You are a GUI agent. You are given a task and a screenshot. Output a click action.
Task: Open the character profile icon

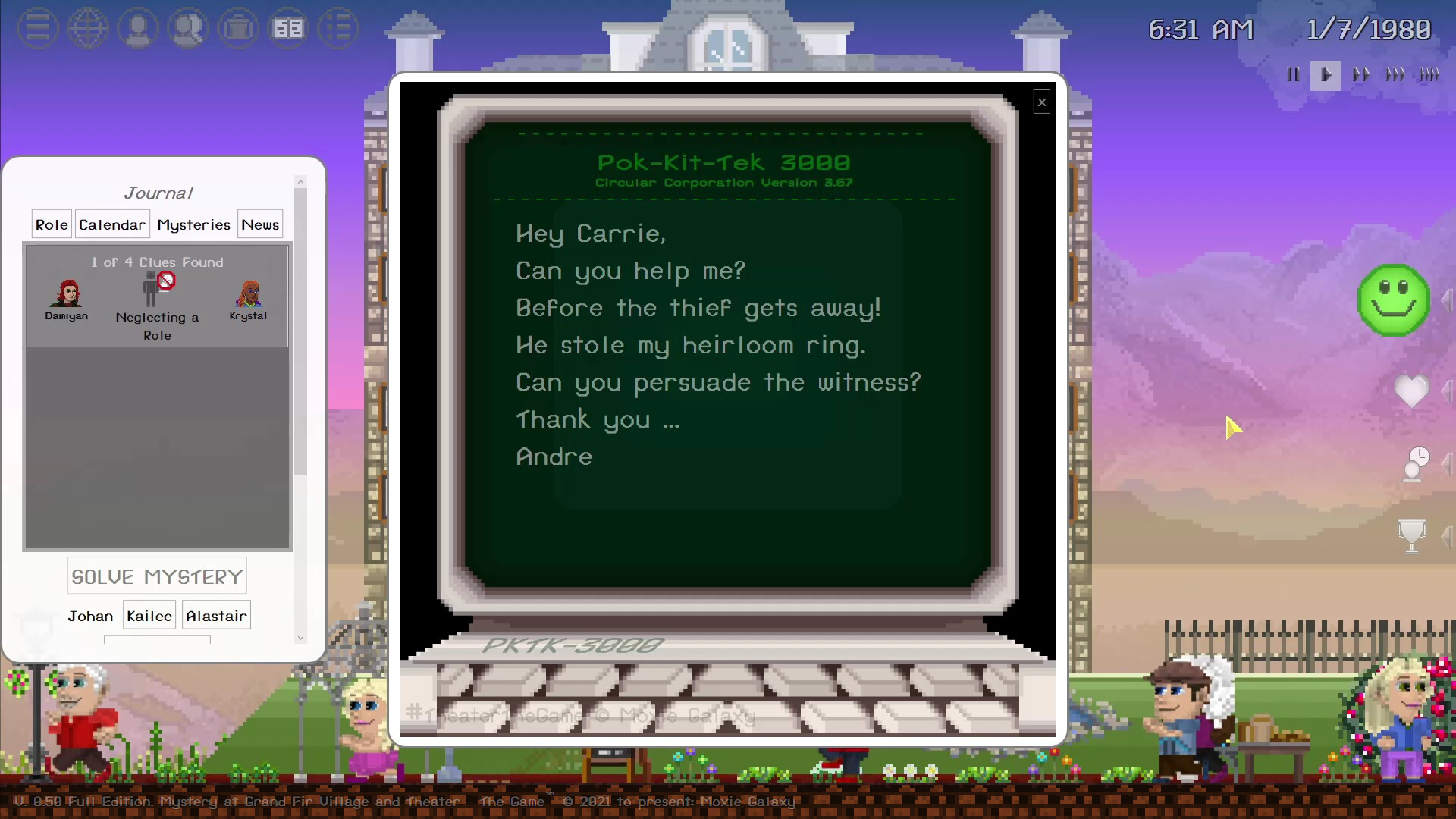[x=138, y=29]
